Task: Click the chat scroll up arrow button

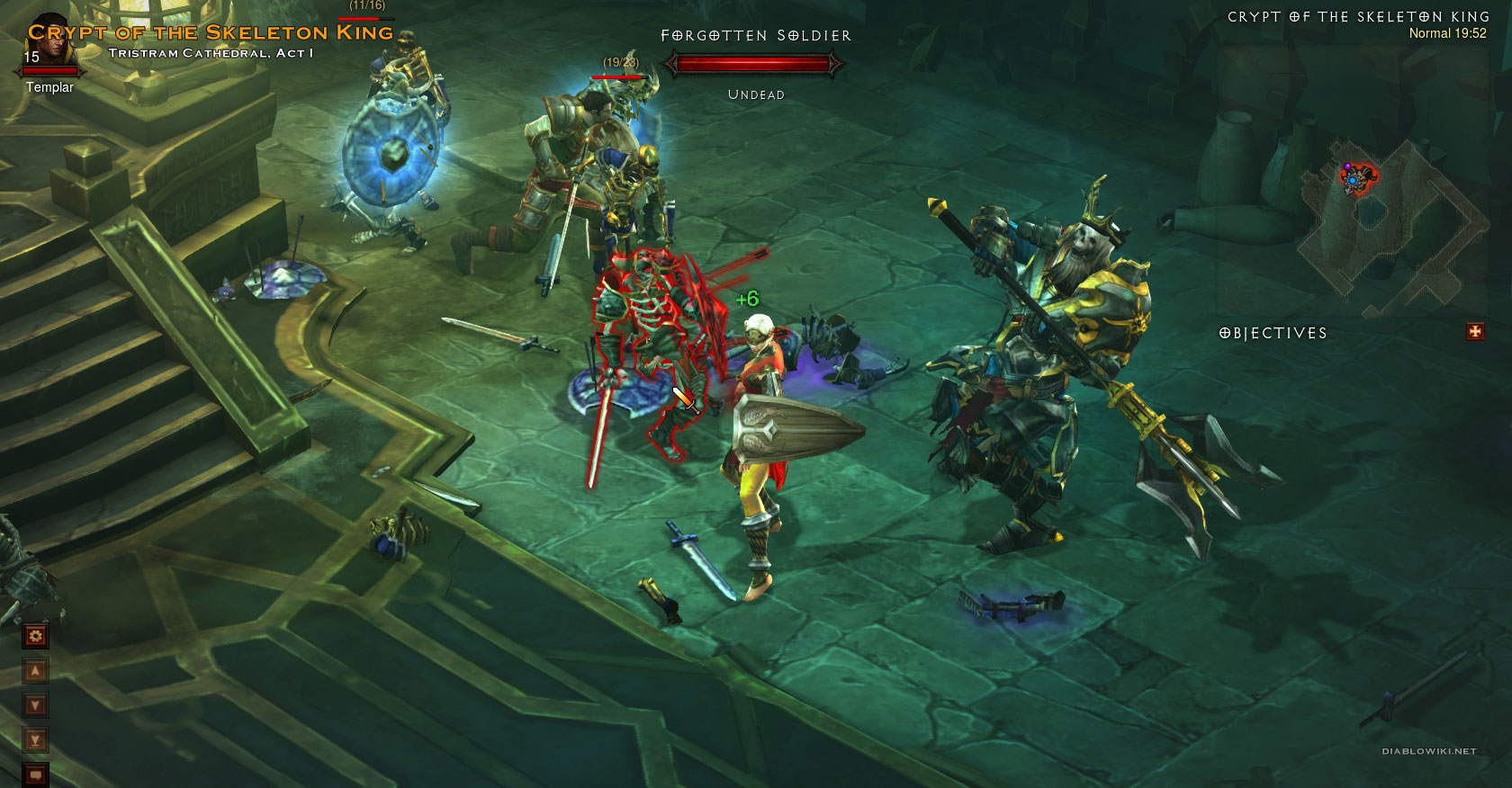Action: [x=36, y=671]
